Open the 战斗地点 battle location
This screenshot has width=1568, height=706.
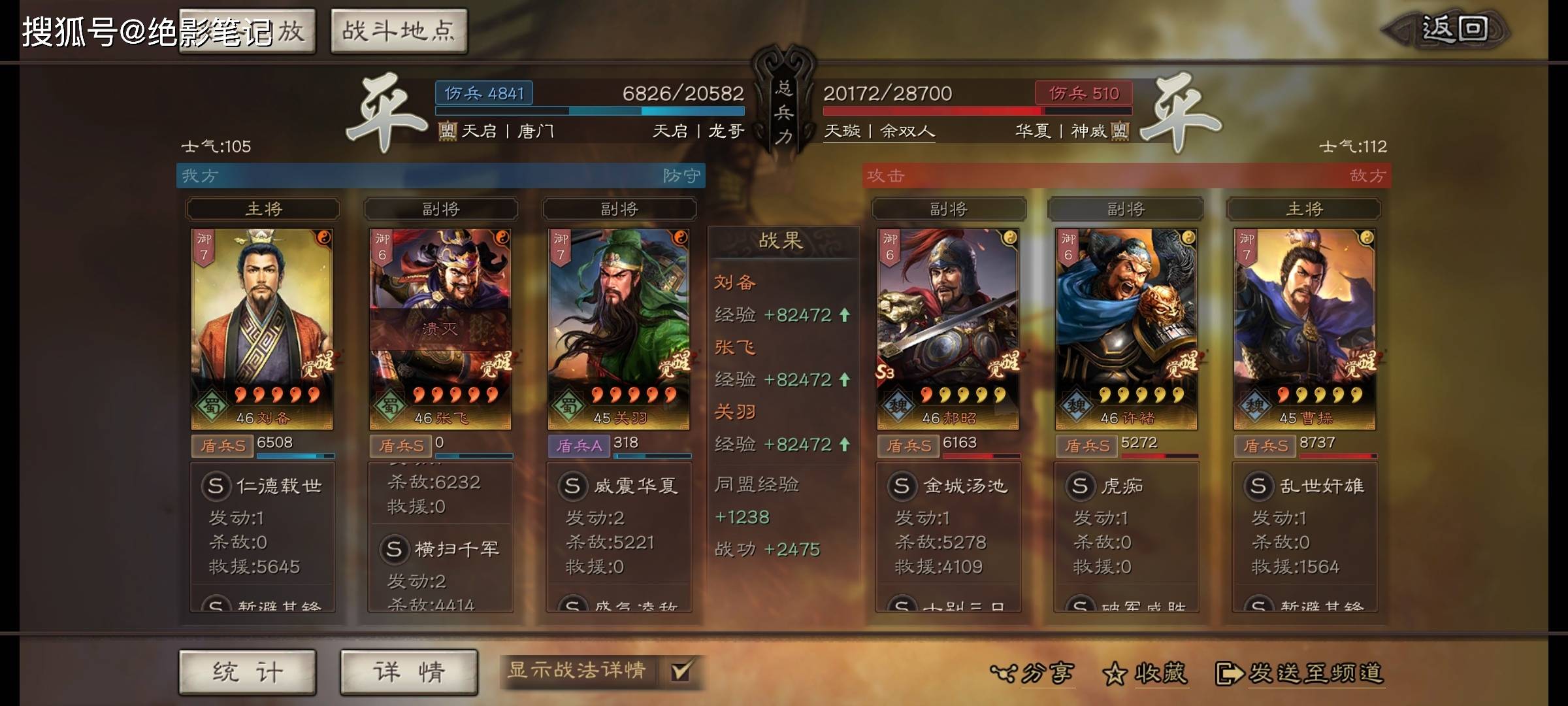pyautogui.click(x=399, y=31)
